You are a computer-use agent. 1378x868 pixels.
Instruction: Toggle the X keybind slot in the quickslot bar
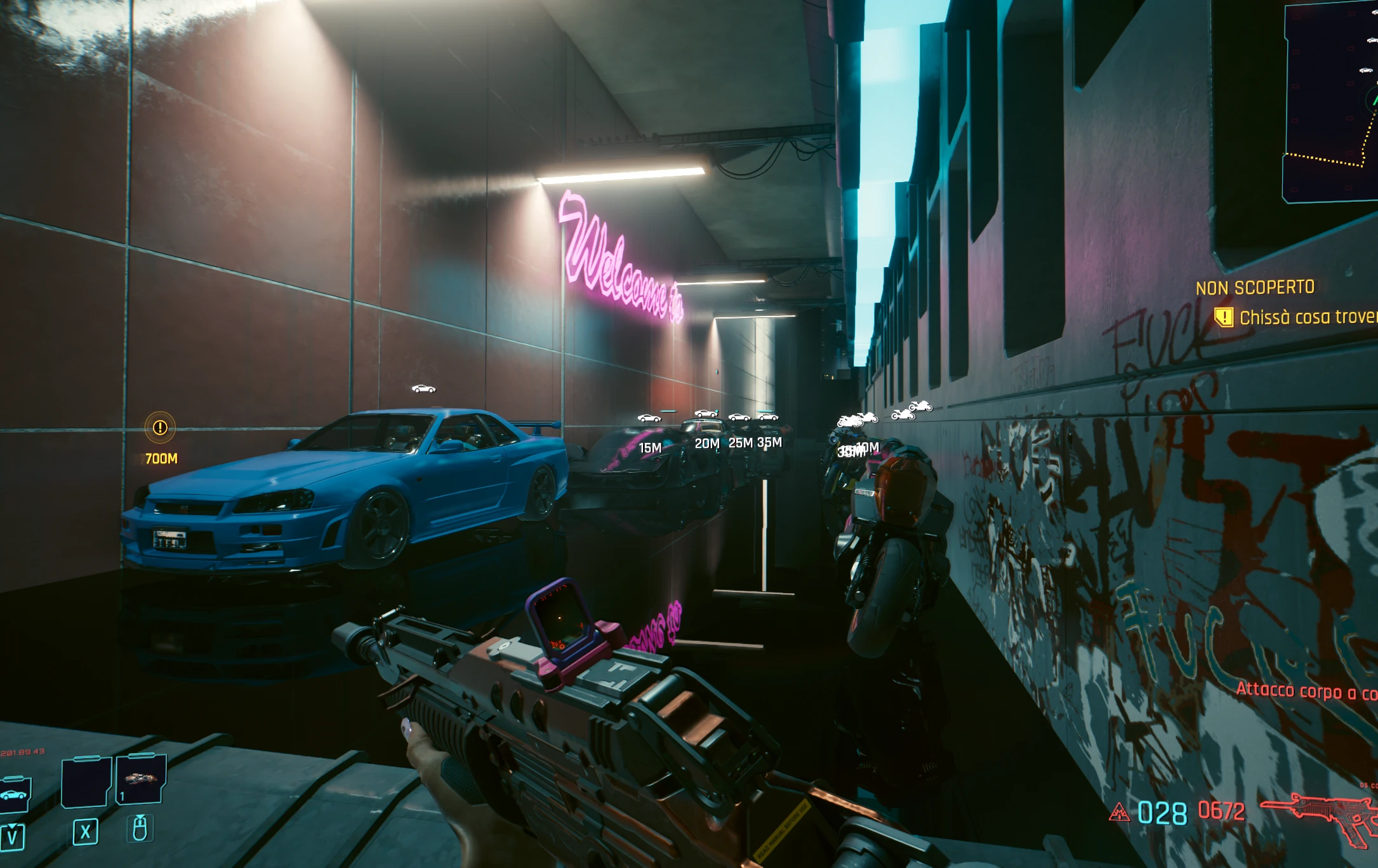pyautogui.click(x=86, y=832)
